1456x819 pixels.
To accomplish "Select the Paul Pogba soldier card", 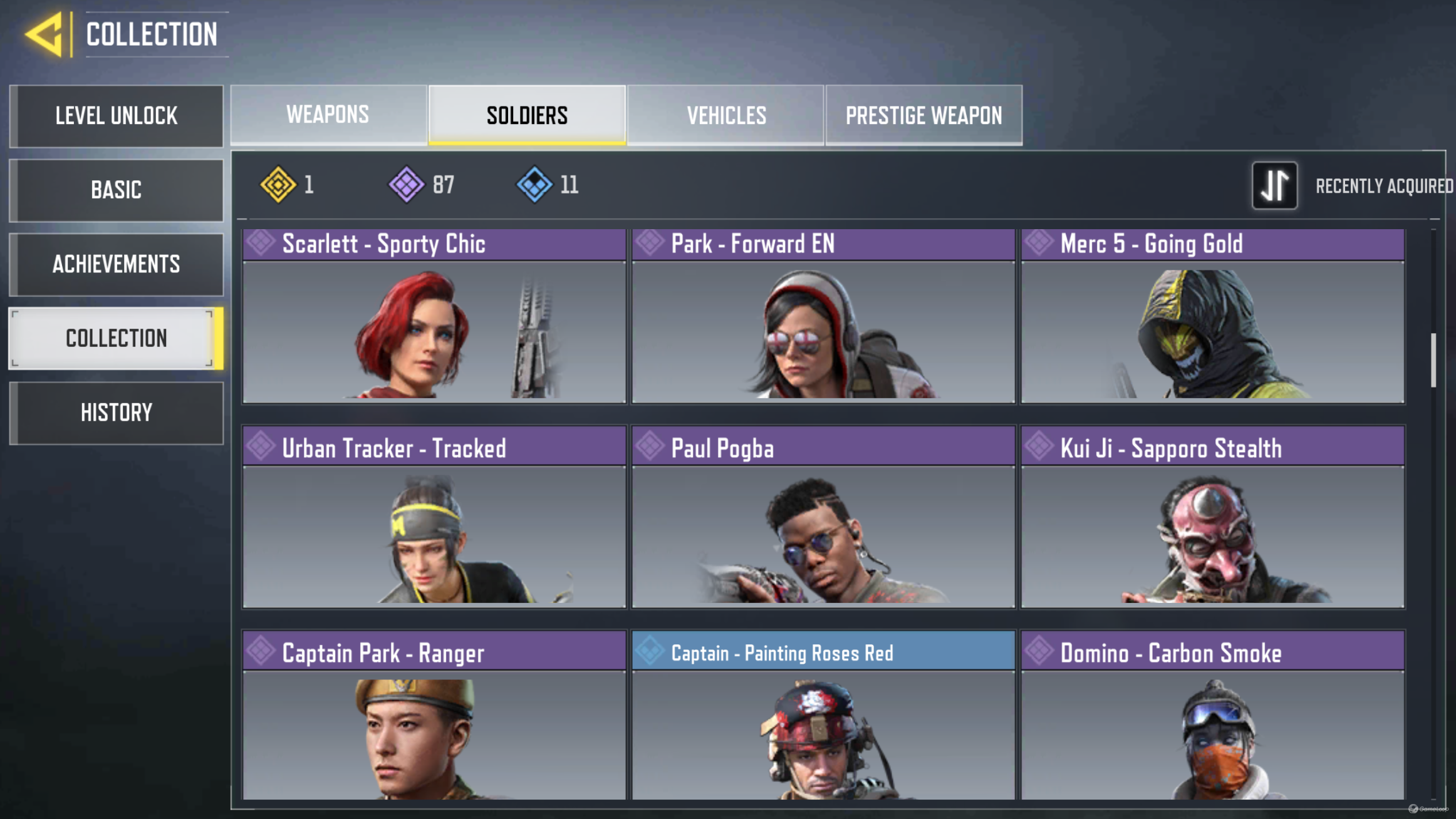I will point(823,517).
